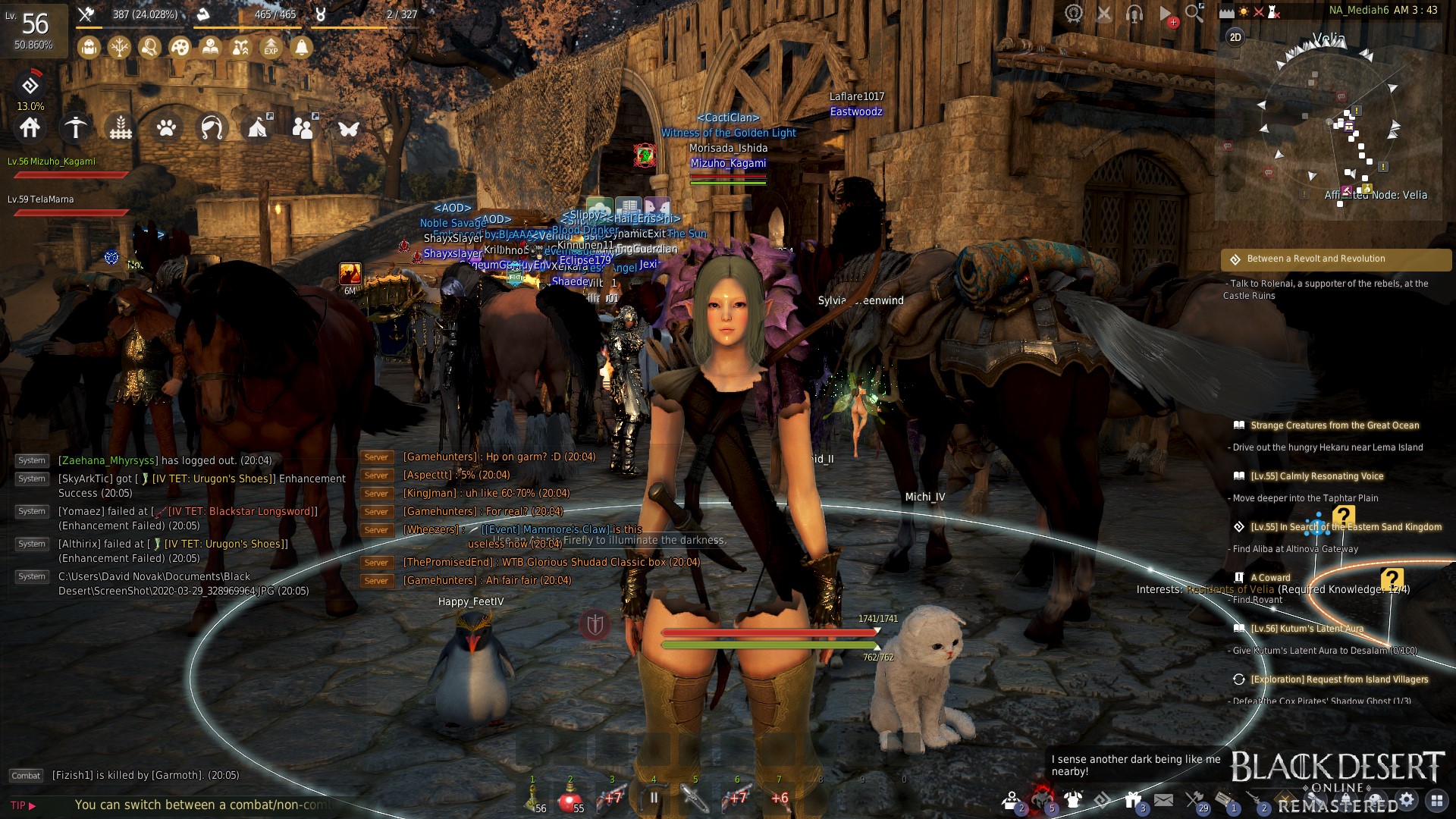This screenshot has height=819, width=1456.
Task: Show the garden fence icon menu
Action: (121, 127)
